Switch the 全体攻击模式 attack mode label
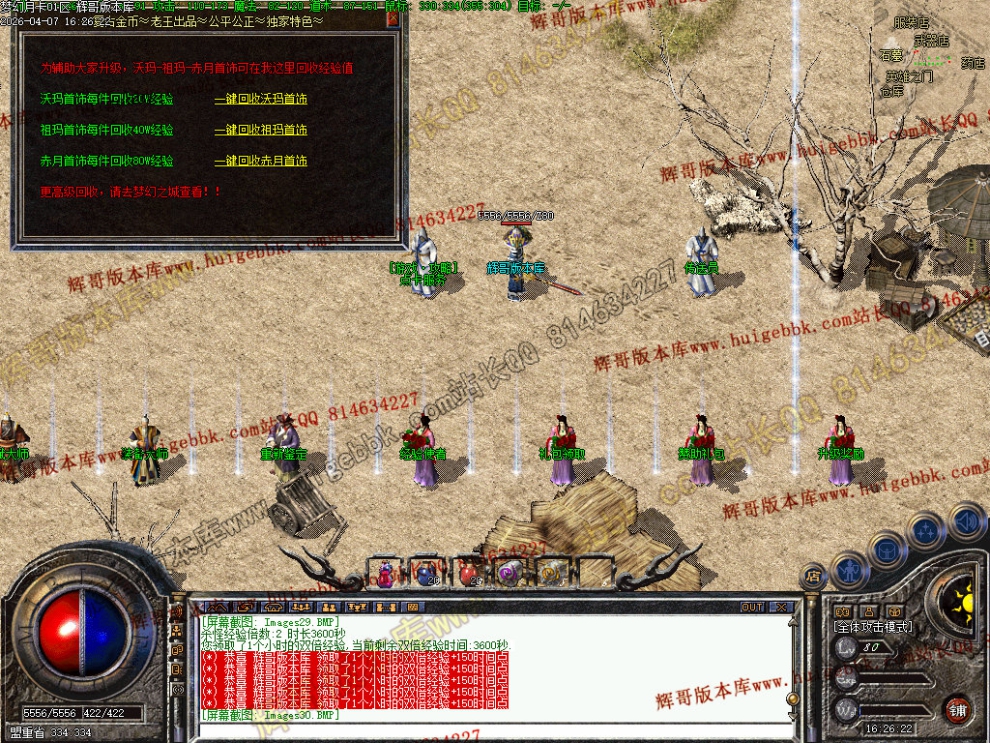Viewport: 990px width, 743px height. pyautogui.click(x=872, y=626)
